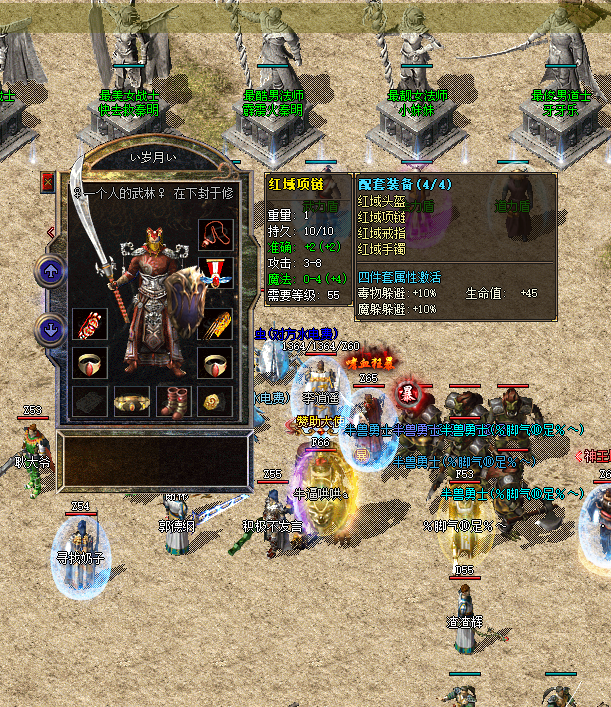This screenshot has width=611, height=707.
Task: Select the red boots equipment slot
Action: [x=174, y=402]
